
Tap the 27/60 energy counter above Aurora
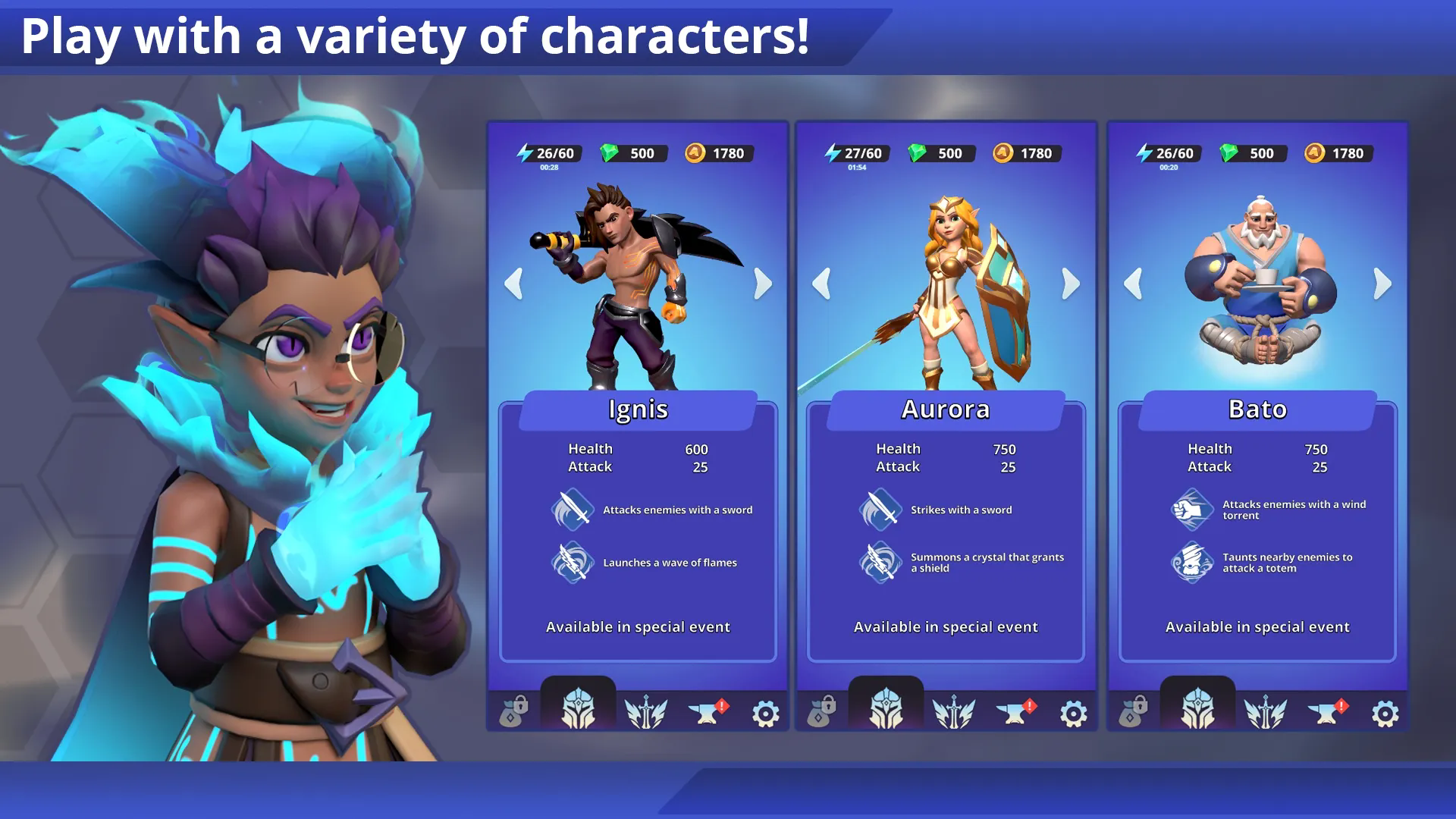coord(854,153)
